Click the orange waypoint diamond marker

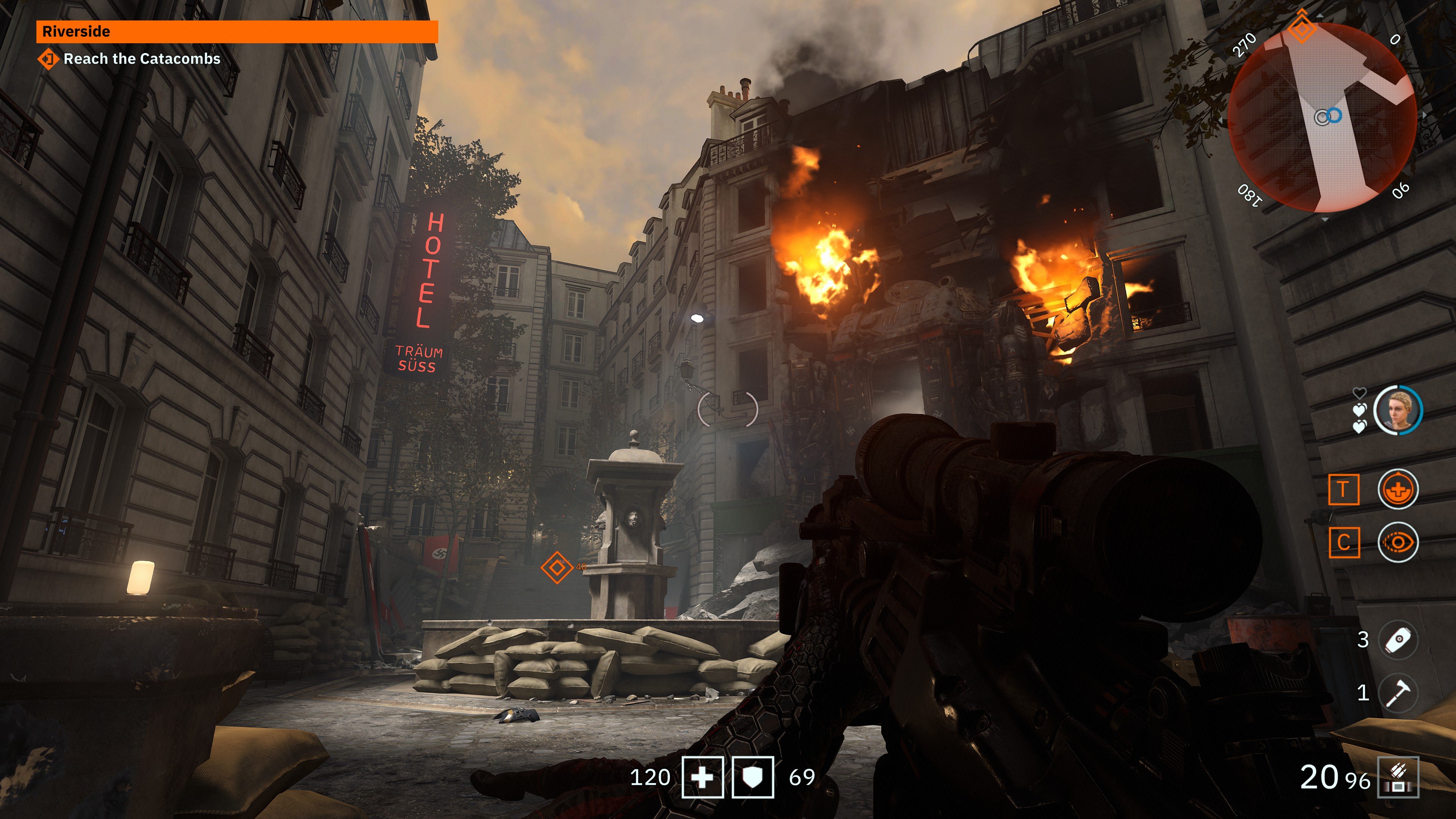(557, 567)
